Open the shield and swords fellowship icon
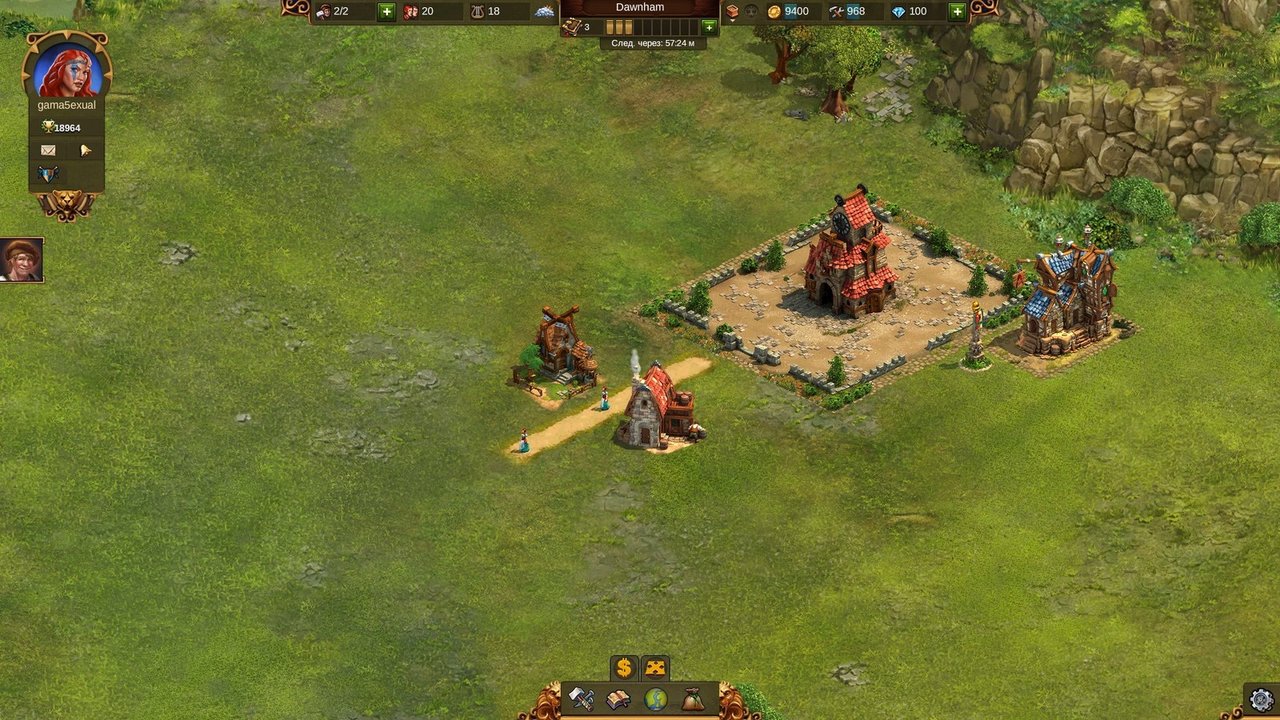Viewport: 1280px width, 720px height. pos(48,174)
